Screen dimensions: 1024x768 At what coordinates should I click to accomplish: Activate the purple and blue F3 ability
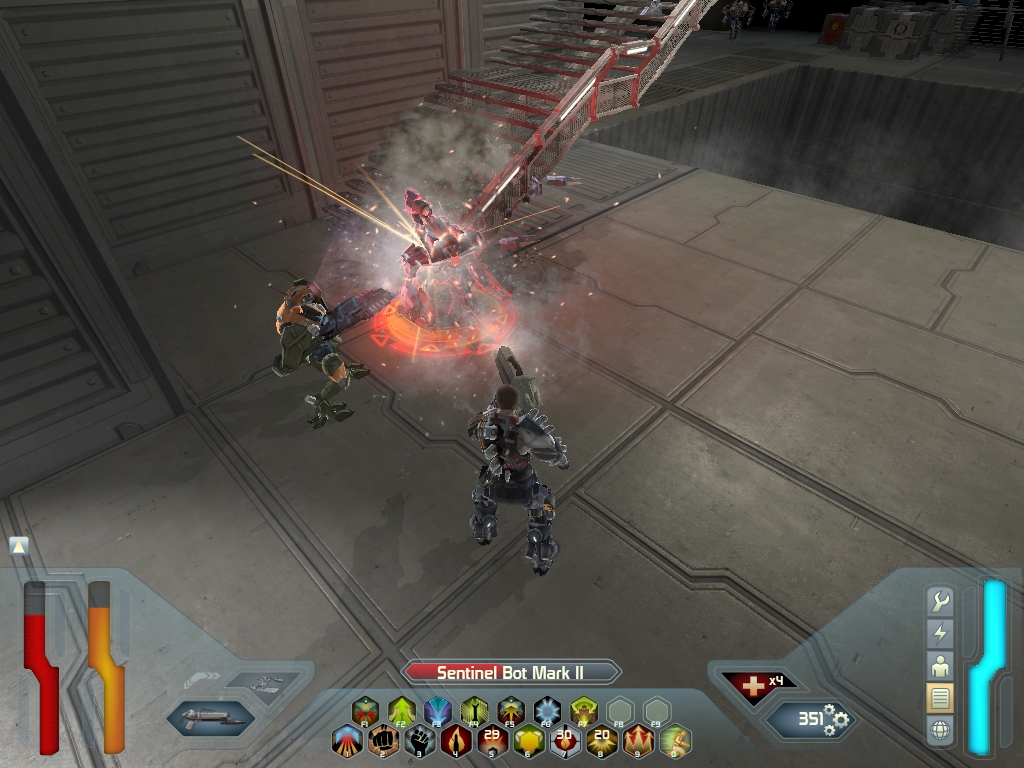click(438, 711)
